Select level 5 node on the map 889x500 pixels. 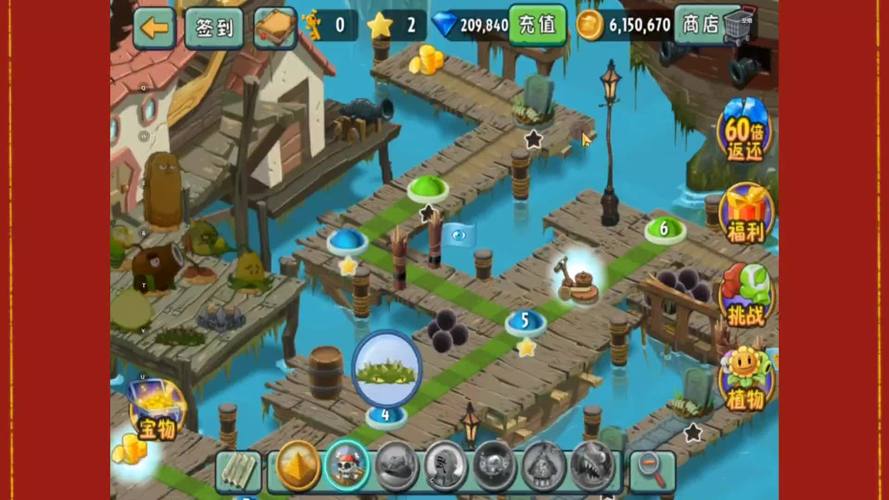point(525,322)
